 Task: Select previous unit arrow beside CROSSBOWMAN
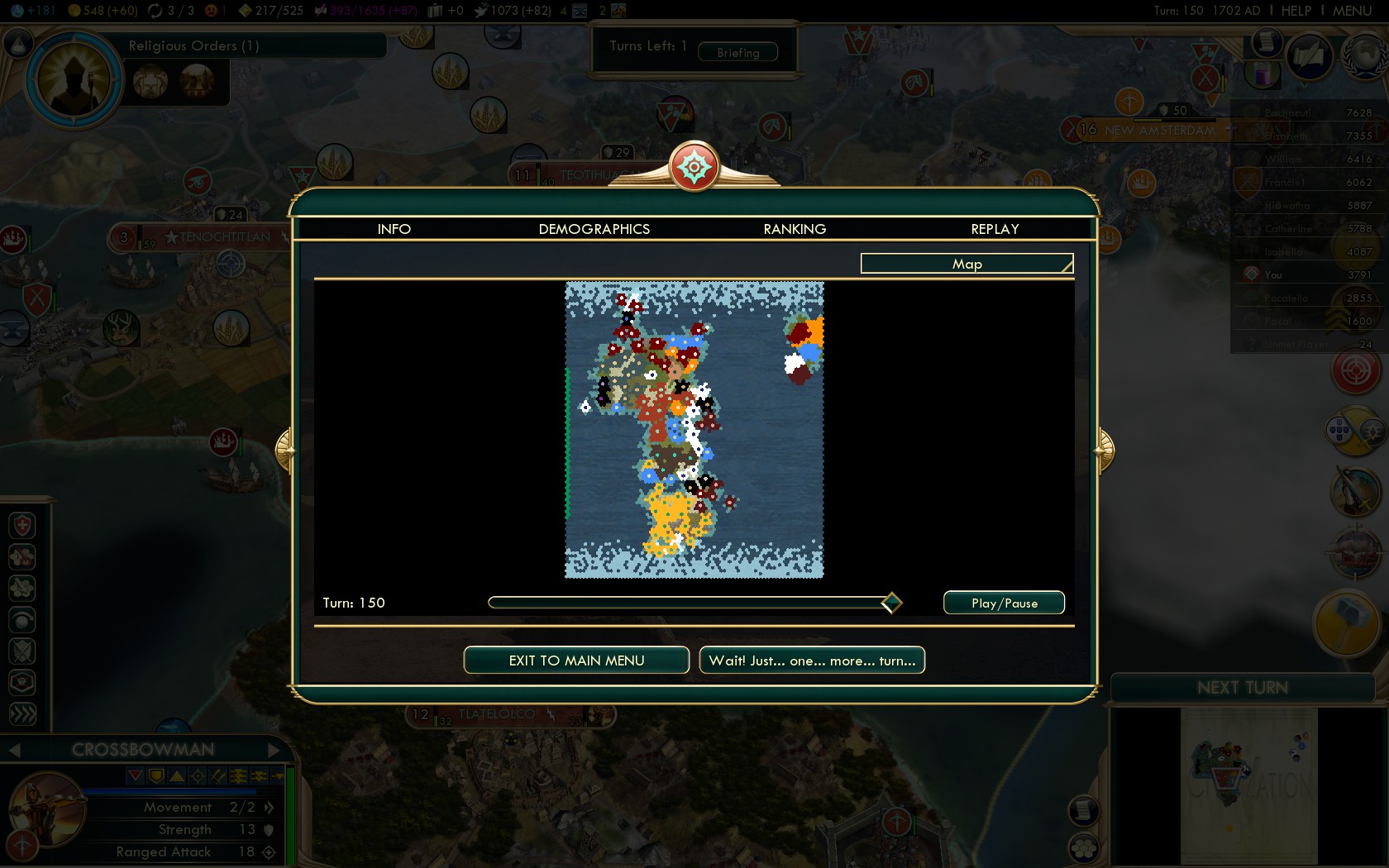coord(14,750)
